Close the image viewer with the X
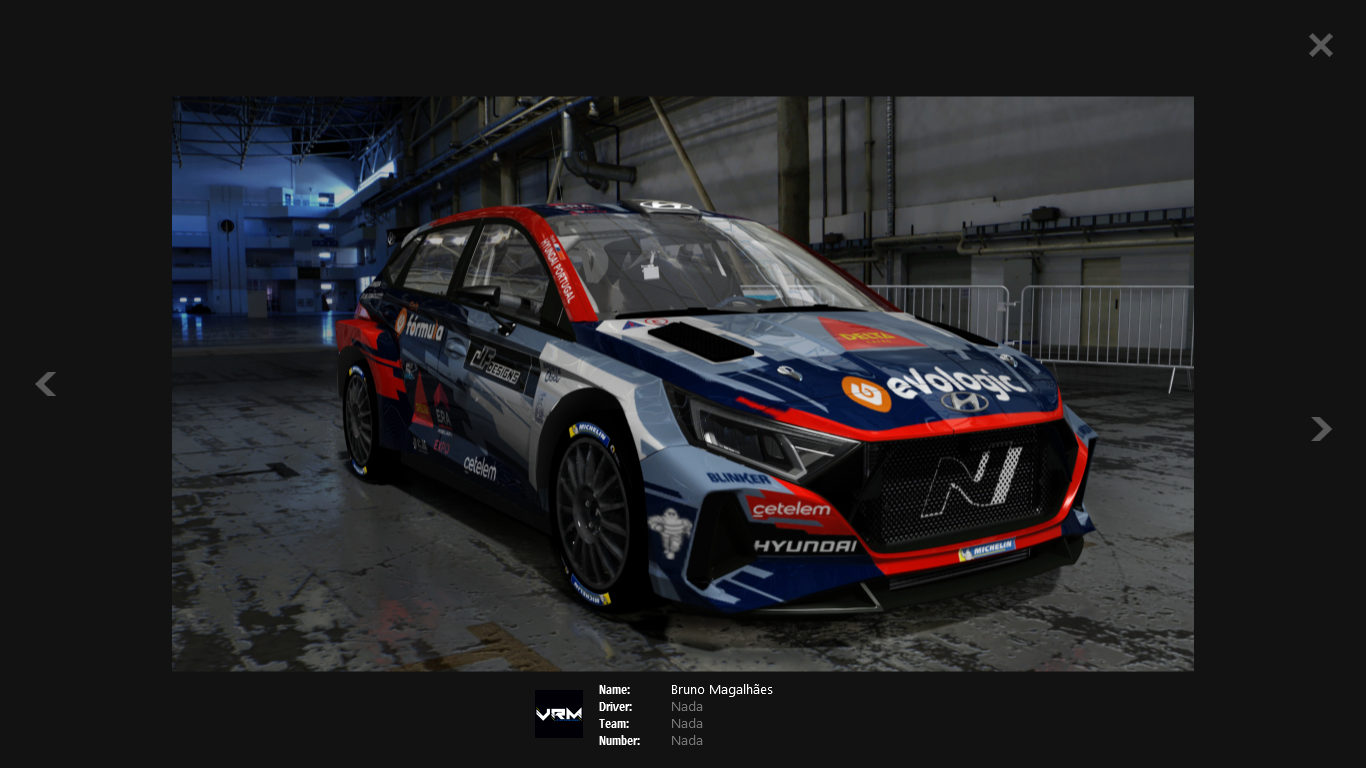This screenshot has height=768, width=1366. coord(1320,45)
